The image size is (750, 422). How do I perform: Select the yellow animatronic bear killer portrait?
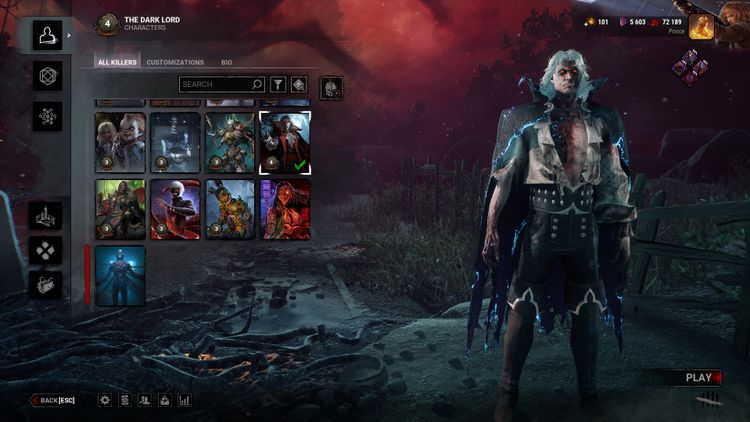click(x=230, y=209)
